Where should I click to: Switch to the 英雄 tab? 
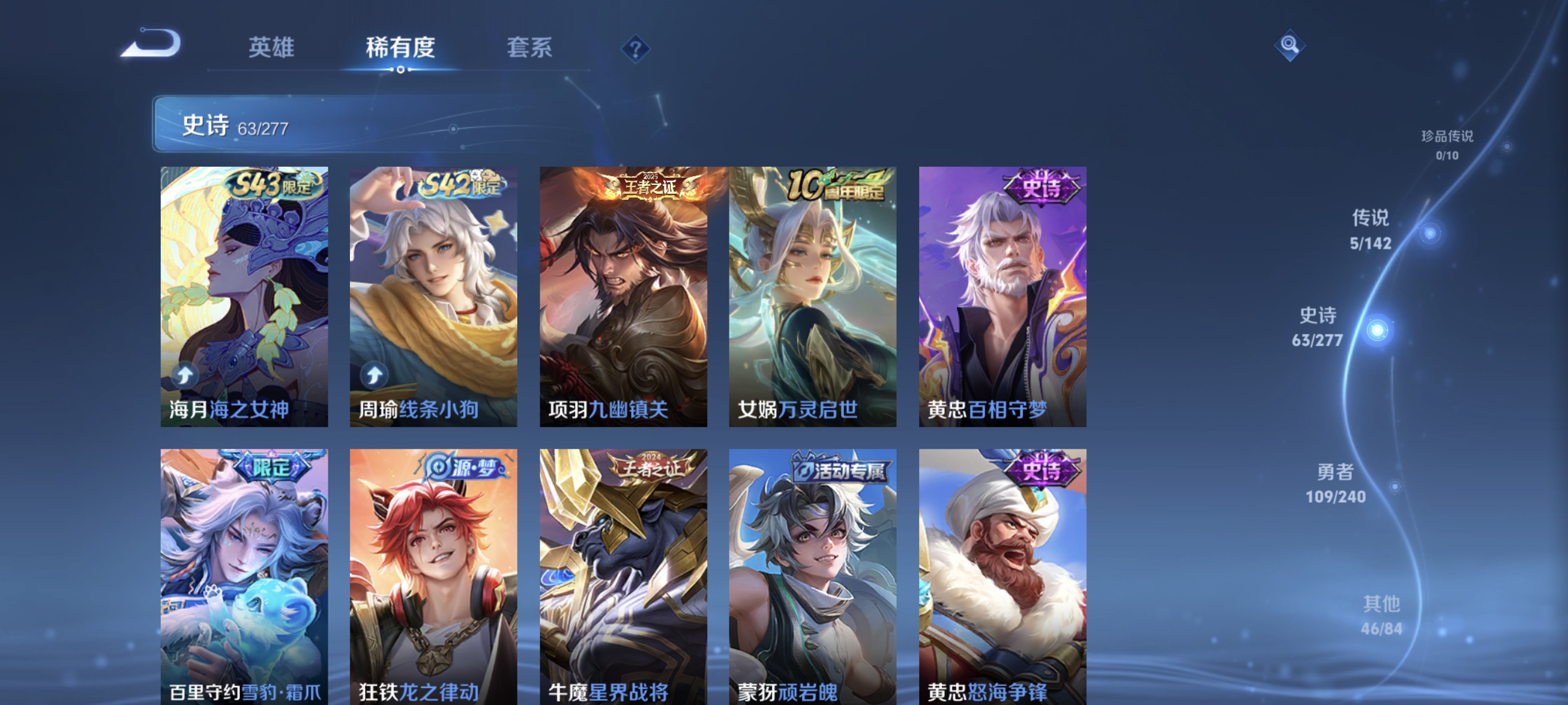[x=271, y=49]
